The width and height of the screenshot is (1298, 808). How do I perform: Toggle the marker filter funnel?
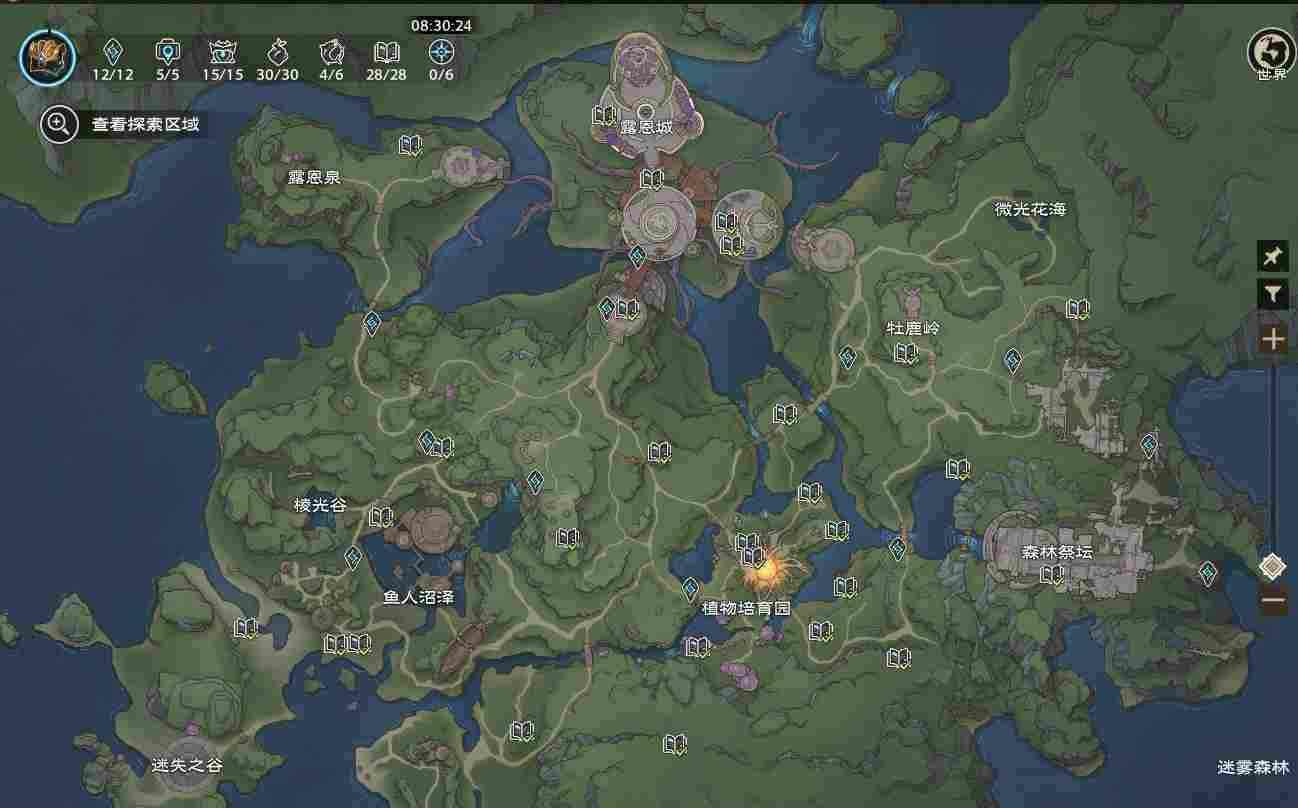tap(1272, 293)
